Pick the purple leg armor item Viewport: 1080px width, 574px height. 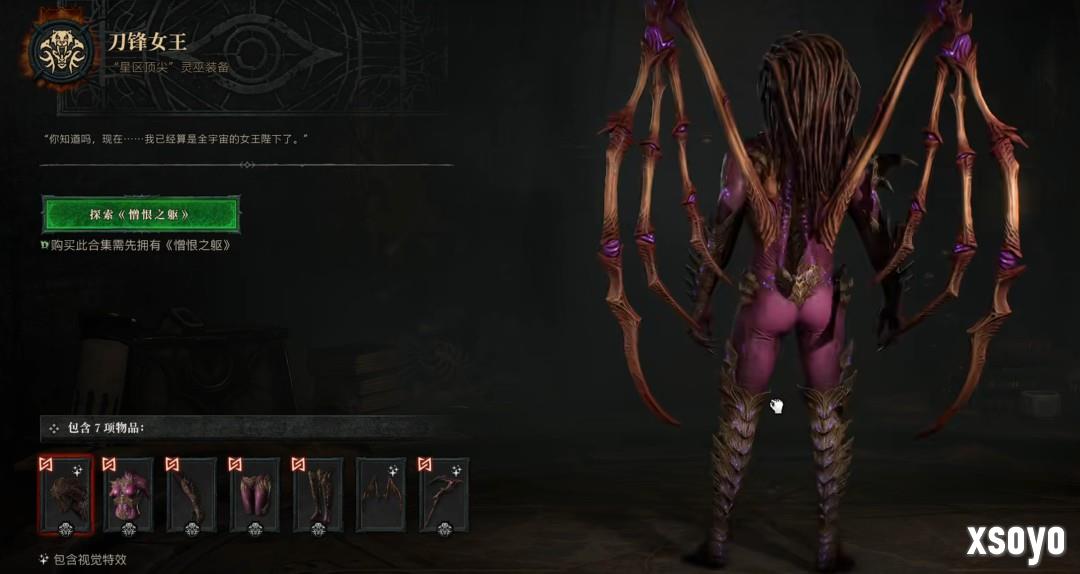(255, 495)
